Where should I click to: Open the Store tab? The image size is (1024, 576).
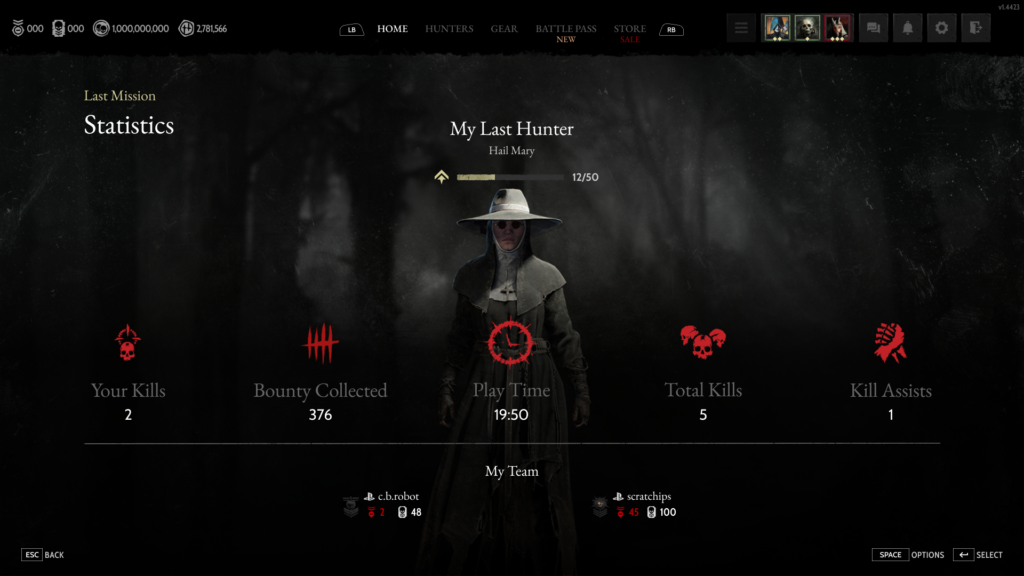[630, 30]
